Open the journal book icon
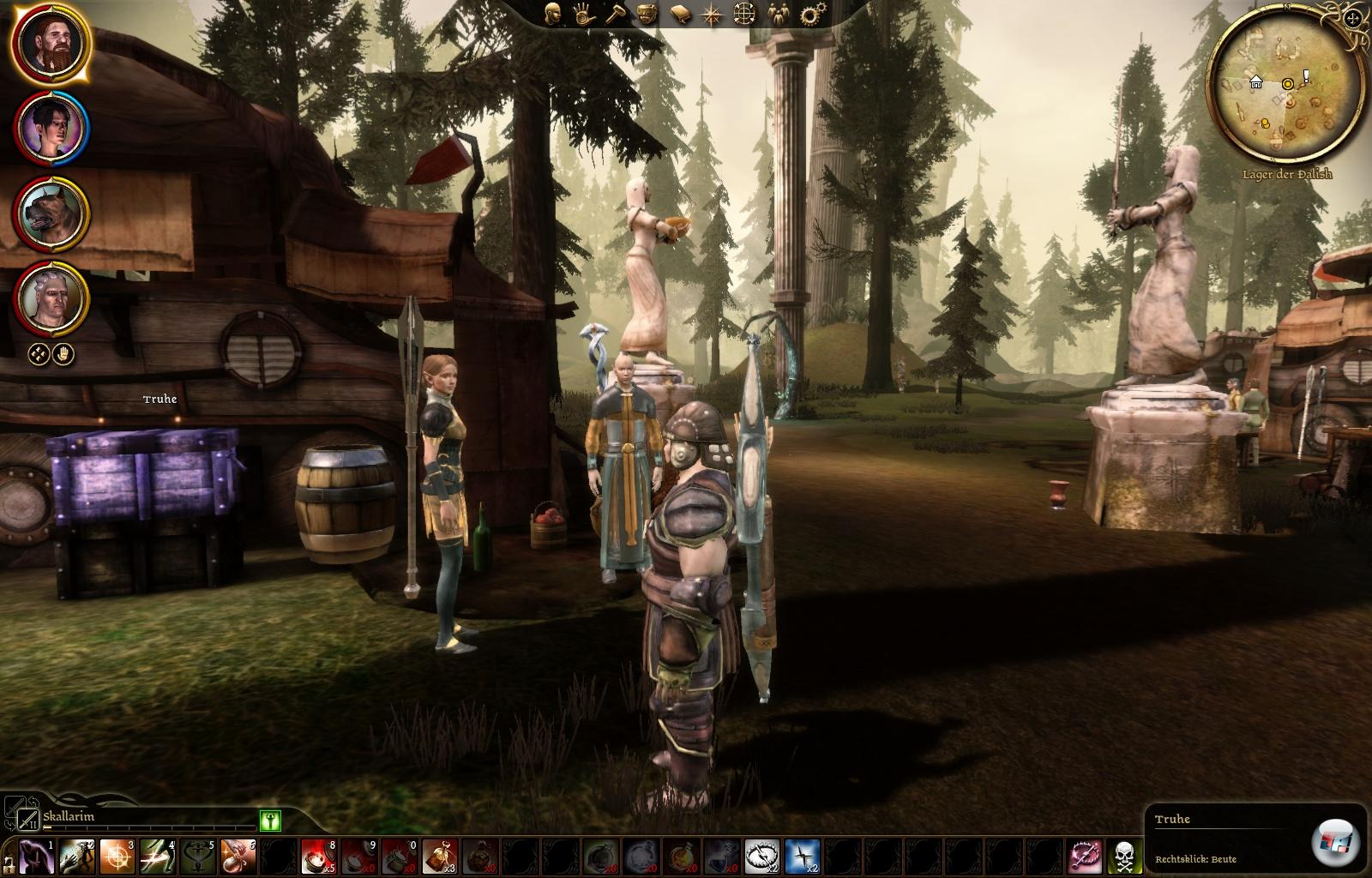The image size is (1372, 878). (680, 15)
